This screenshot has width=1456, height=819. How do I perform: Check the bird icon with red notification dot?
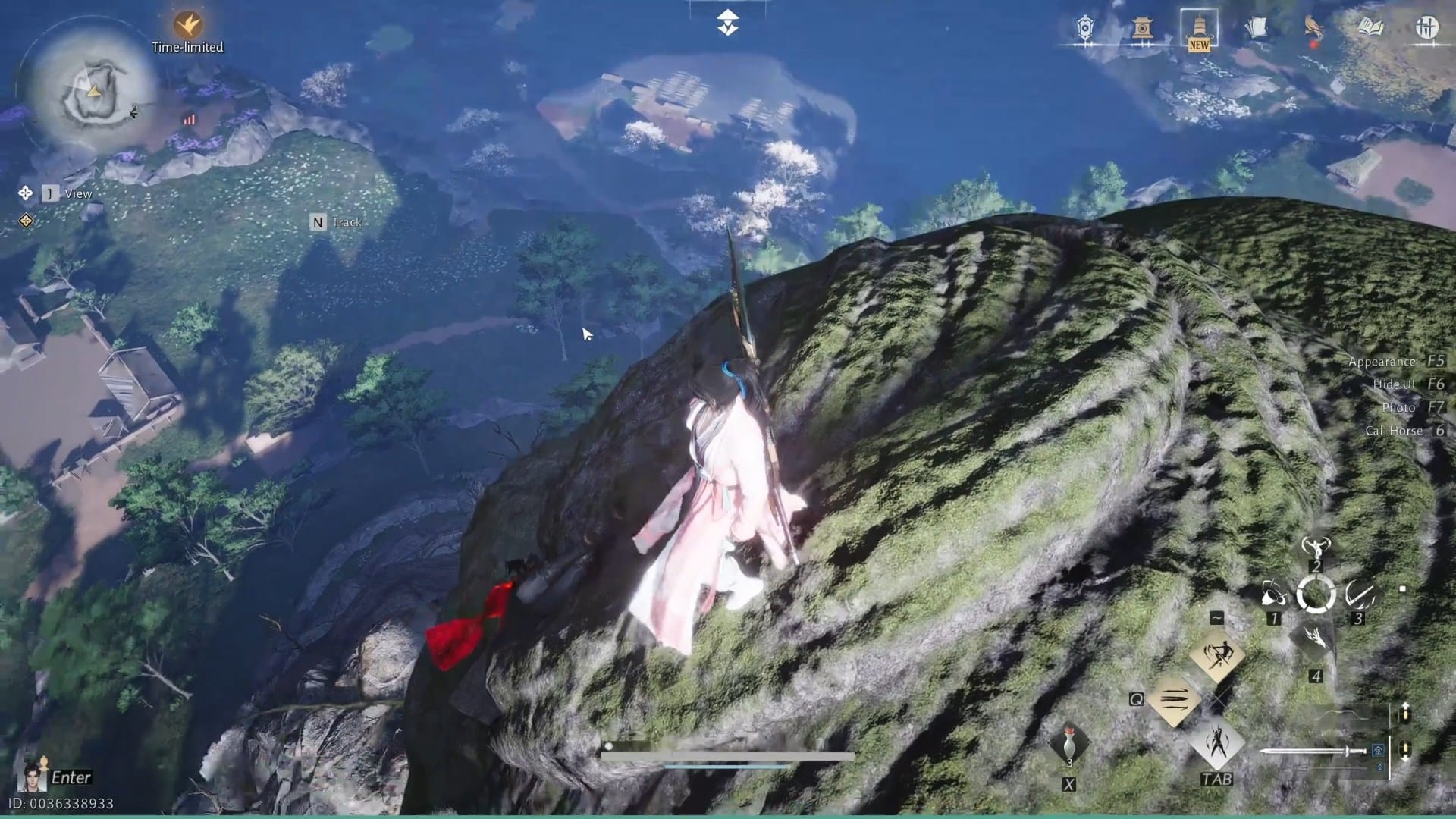click(x=1313, y=27)
